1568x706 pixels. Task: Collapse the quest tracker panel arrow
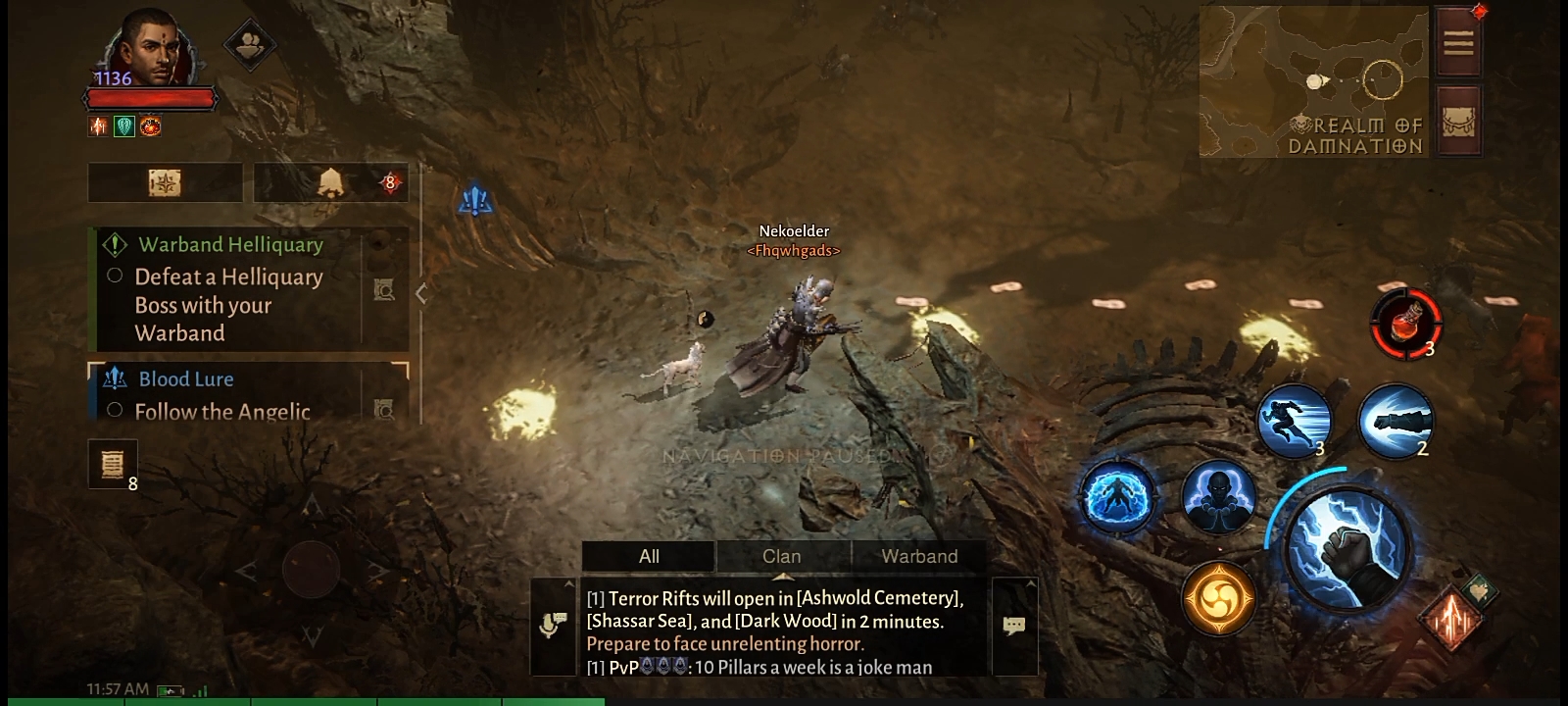tap(421, 293)
